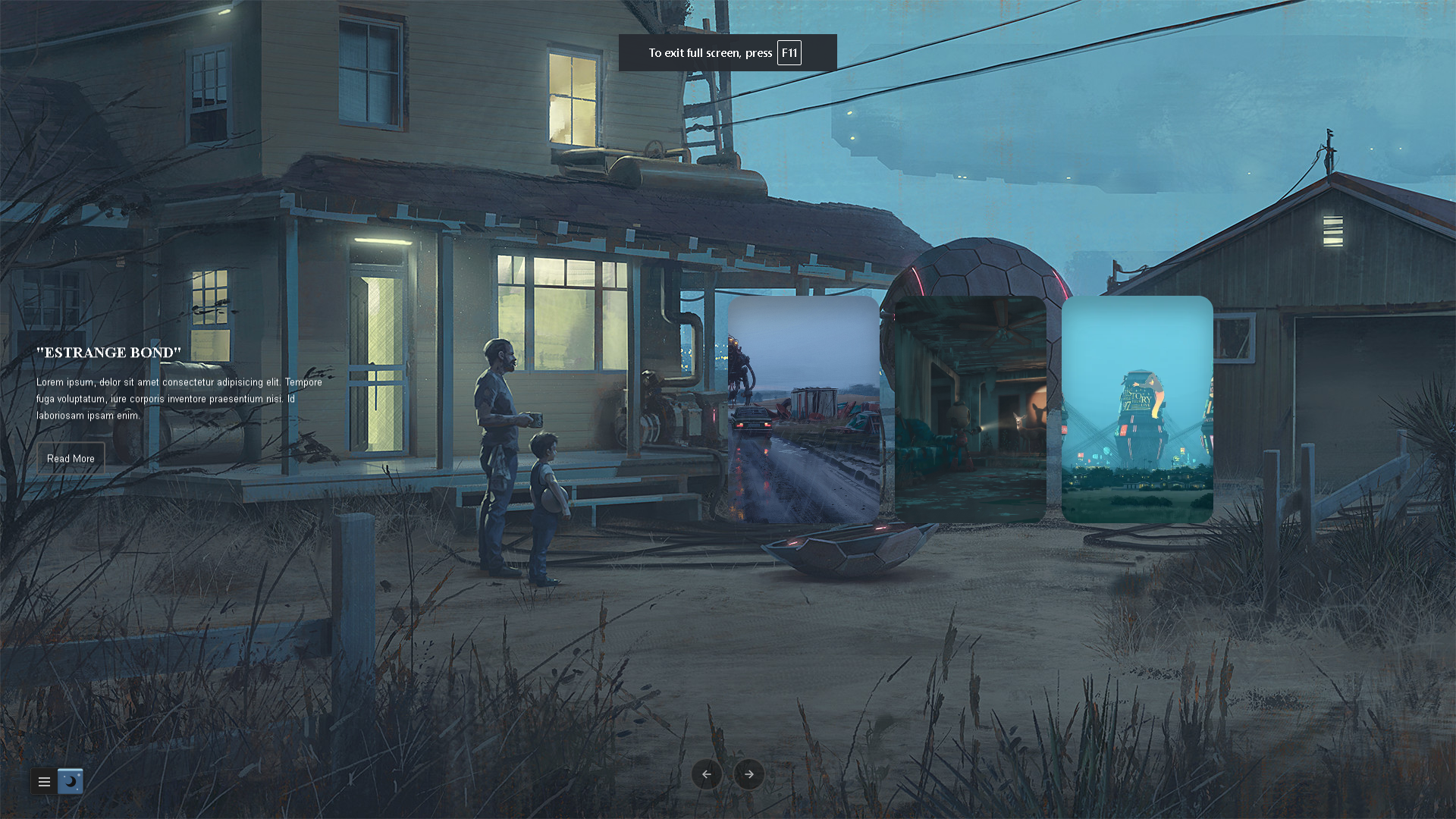This screenshot has height=819, width=1456.
Task: Click the Read More button
Action: click(x=71, y=459)
